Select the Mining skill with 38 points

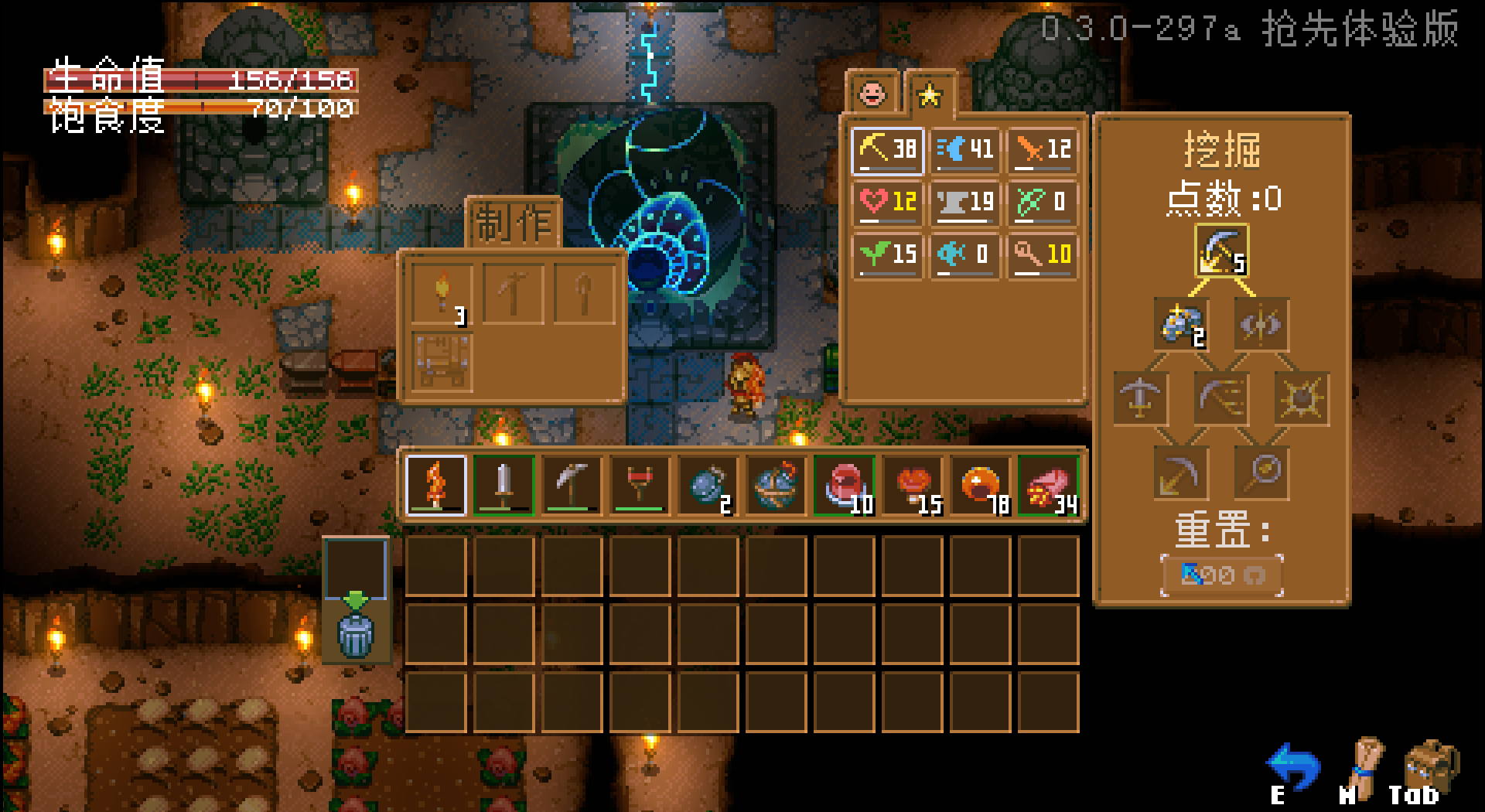click(x=888, y=150)
